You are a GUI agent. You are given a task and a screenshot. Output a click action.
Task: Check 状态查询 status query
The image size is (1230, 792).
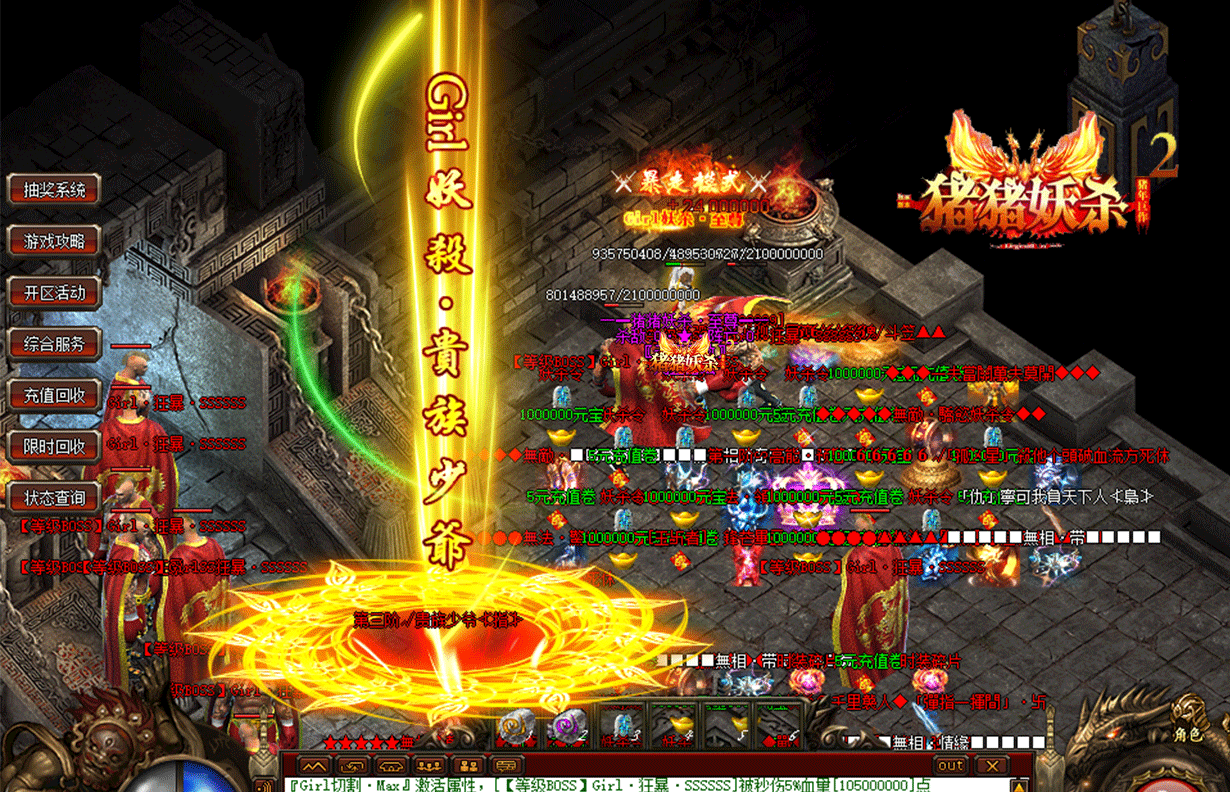[x=55, y=497]
